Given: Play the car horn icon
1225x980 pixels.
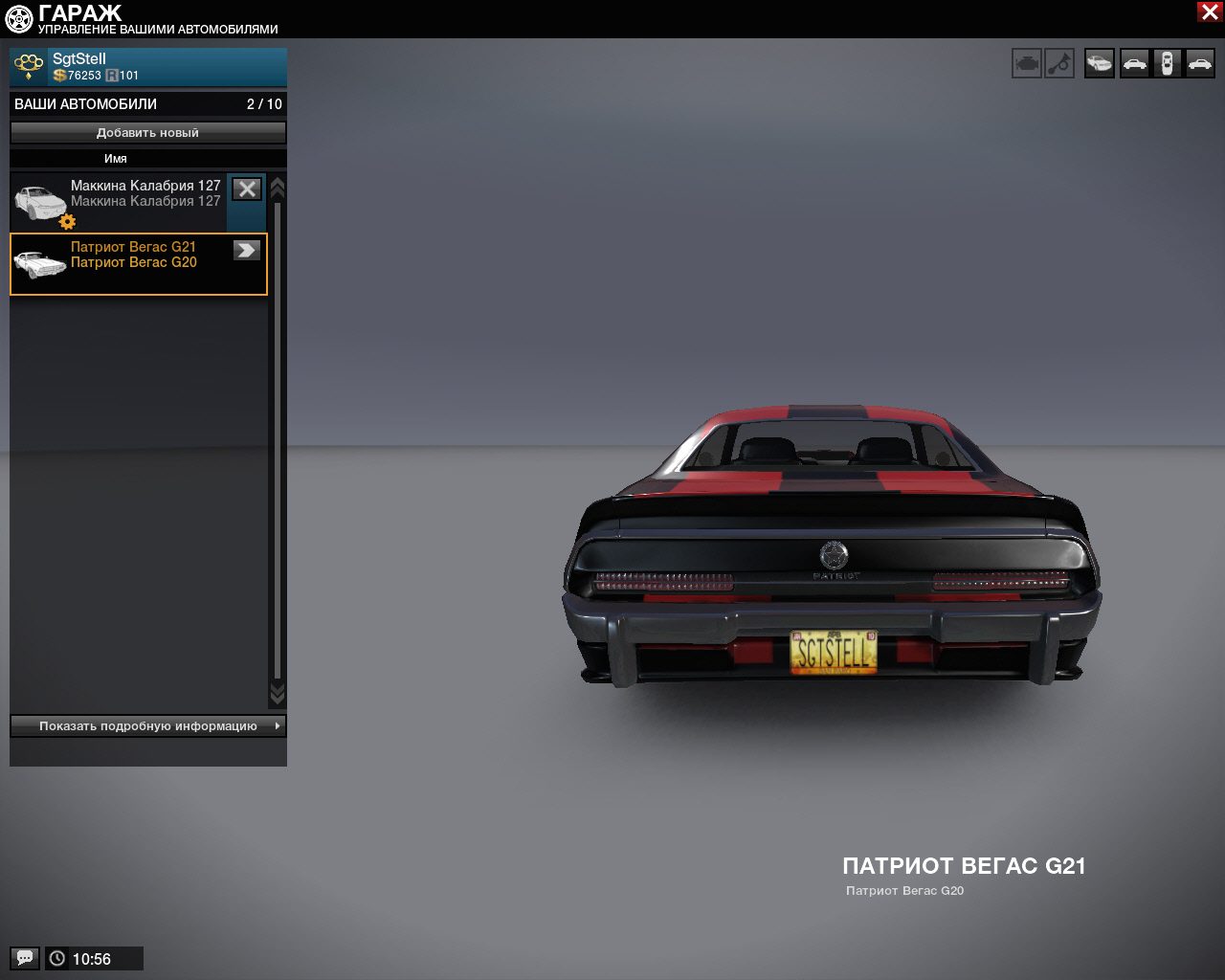Looking at the screenshot, I should (1059, 64).
